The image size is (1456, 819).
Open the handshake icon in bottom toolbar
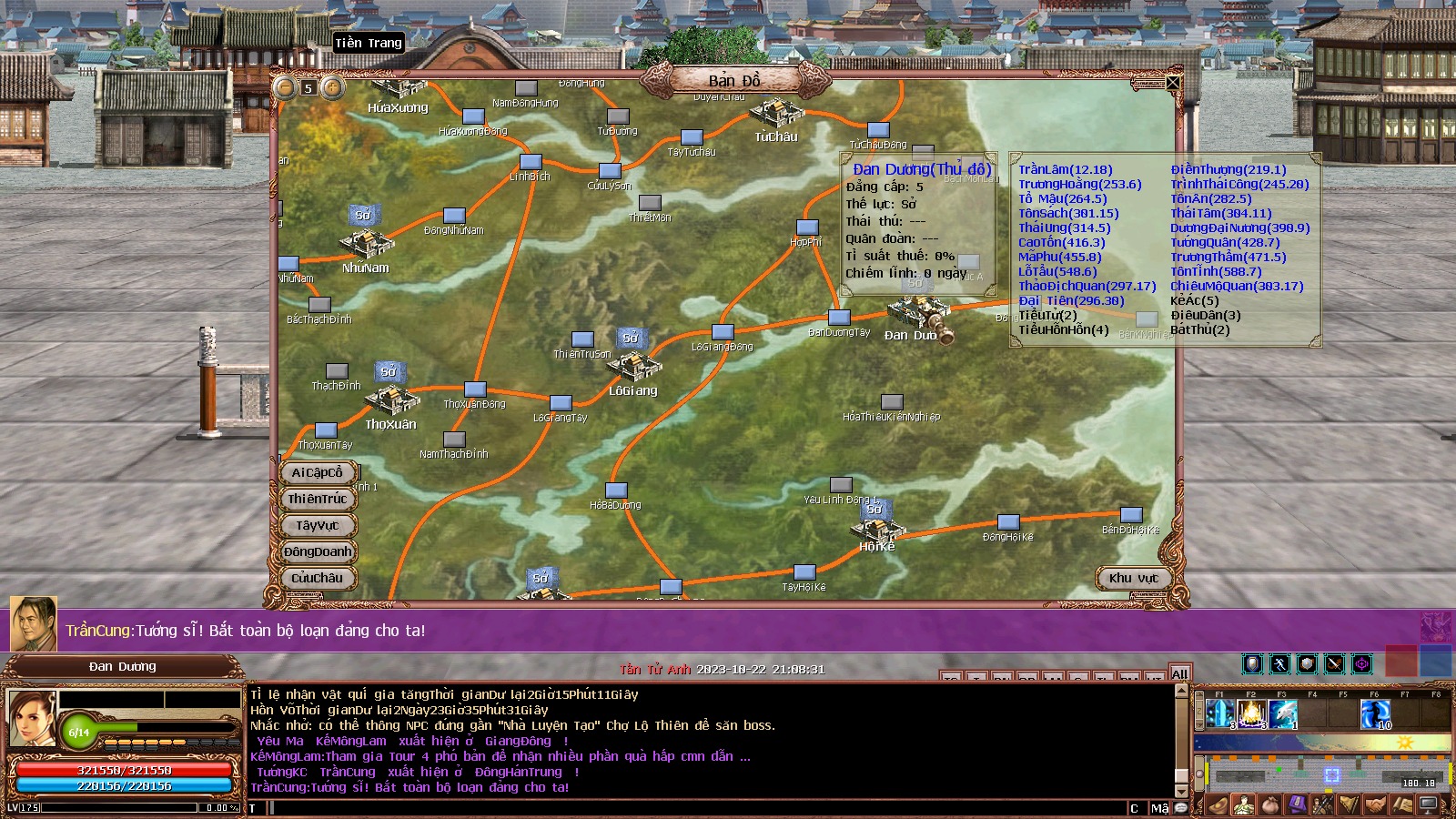click(x=1375, y=805)
